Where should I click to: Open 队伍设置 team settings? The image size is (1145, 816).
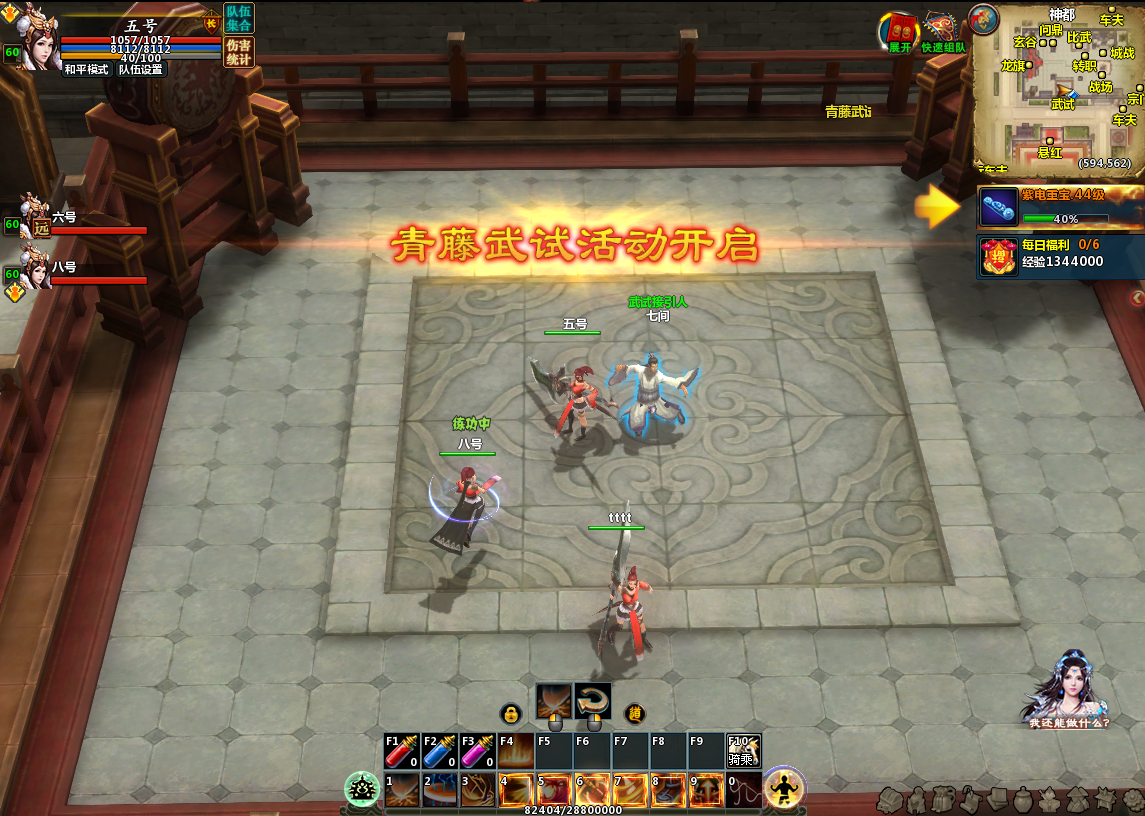pos(140,70)
